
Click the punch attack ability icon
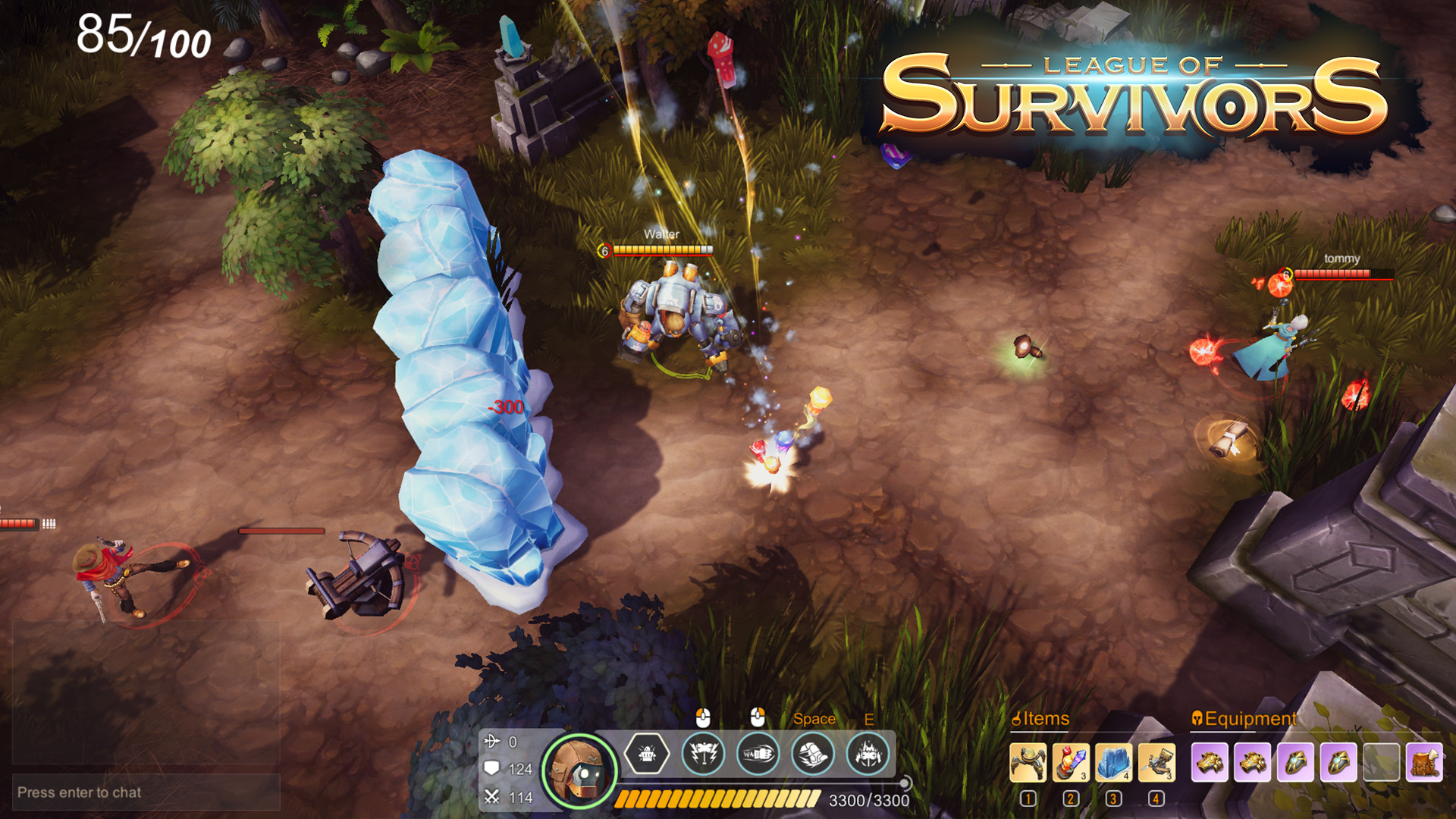757,754
